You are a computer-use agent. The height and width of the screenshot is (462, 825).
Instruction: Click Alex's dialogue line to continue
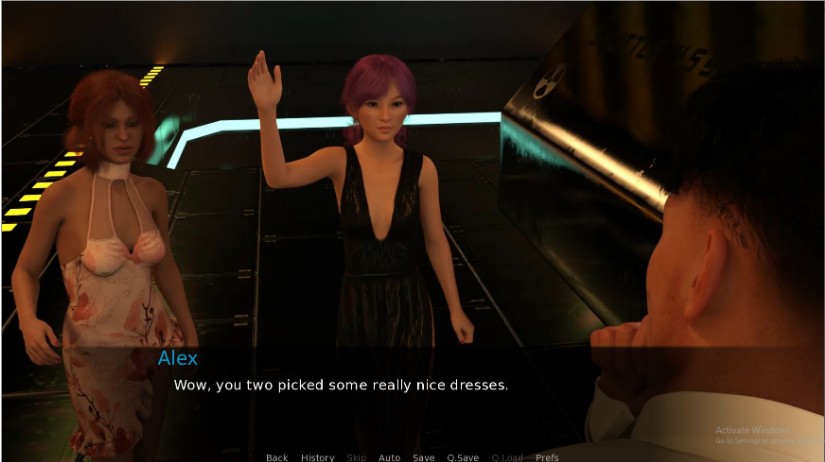341,384
